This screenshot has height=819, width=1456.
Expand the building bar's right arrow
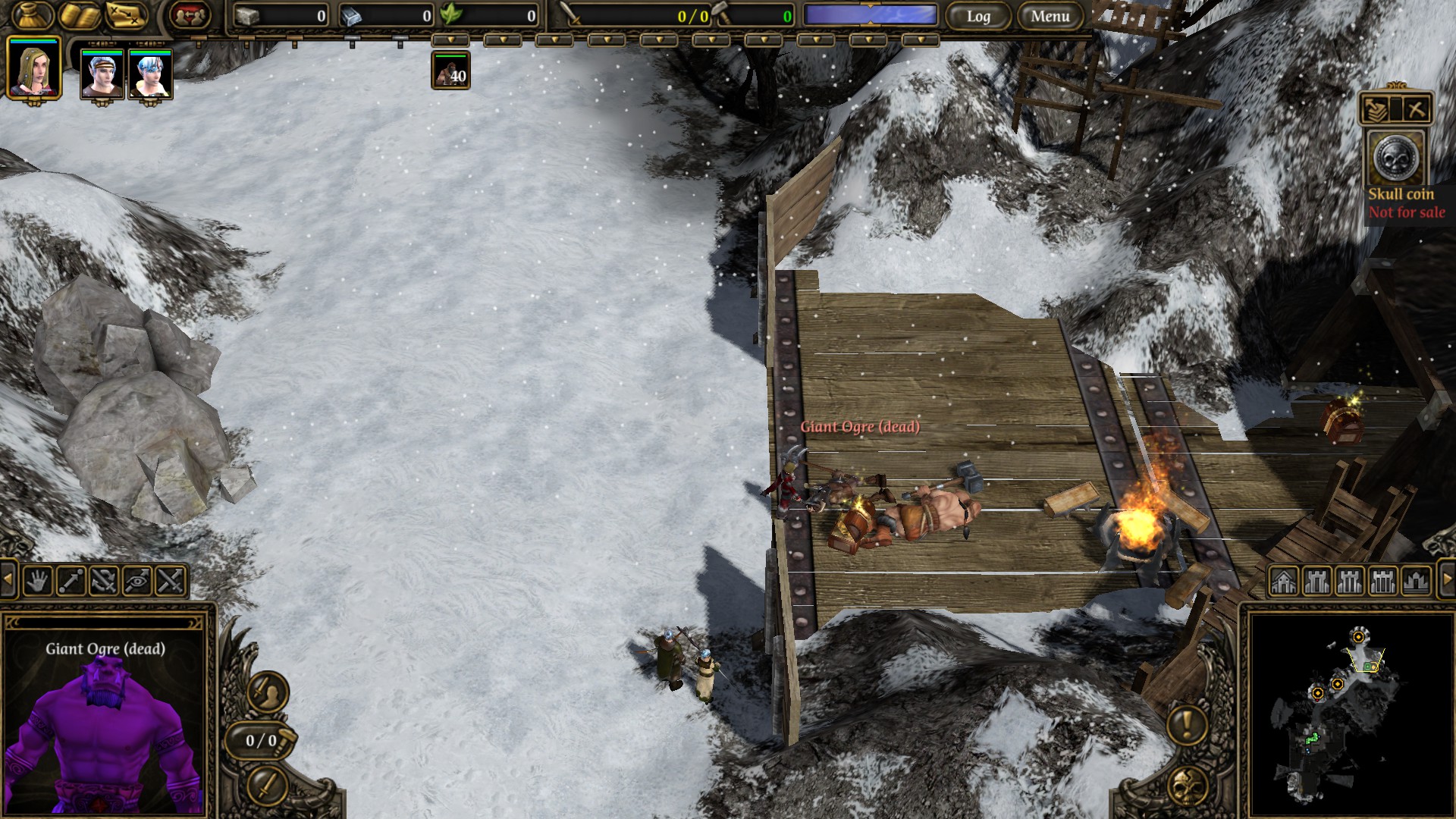pos(1446,580)
